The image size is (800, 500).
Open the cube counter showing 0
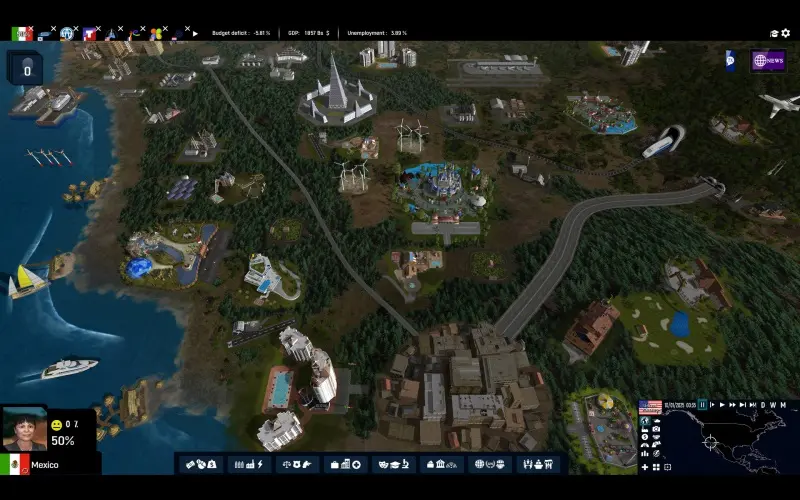pos(26,69)
